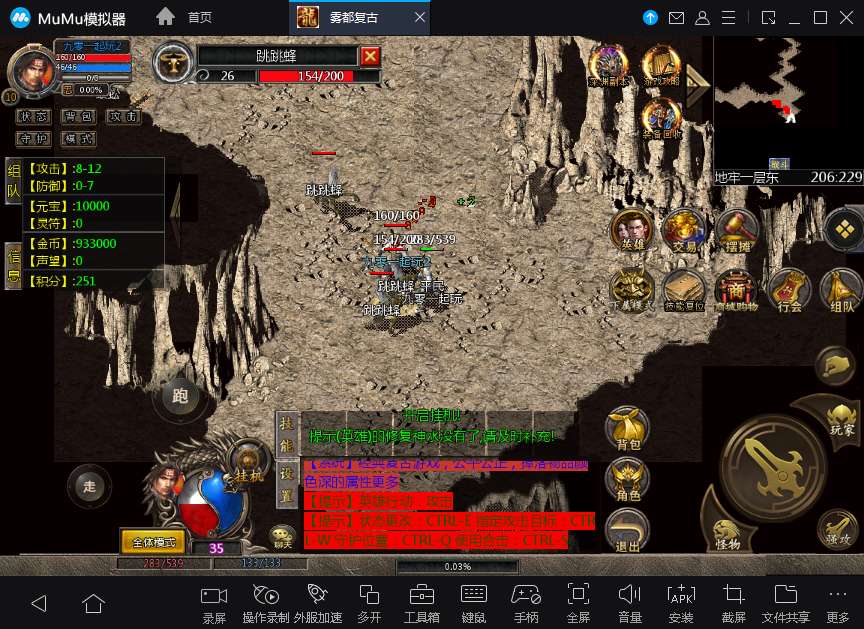The image size is (864, 629).
Task: Open the 组队 team icon with the flag
Action: point(841,290)
